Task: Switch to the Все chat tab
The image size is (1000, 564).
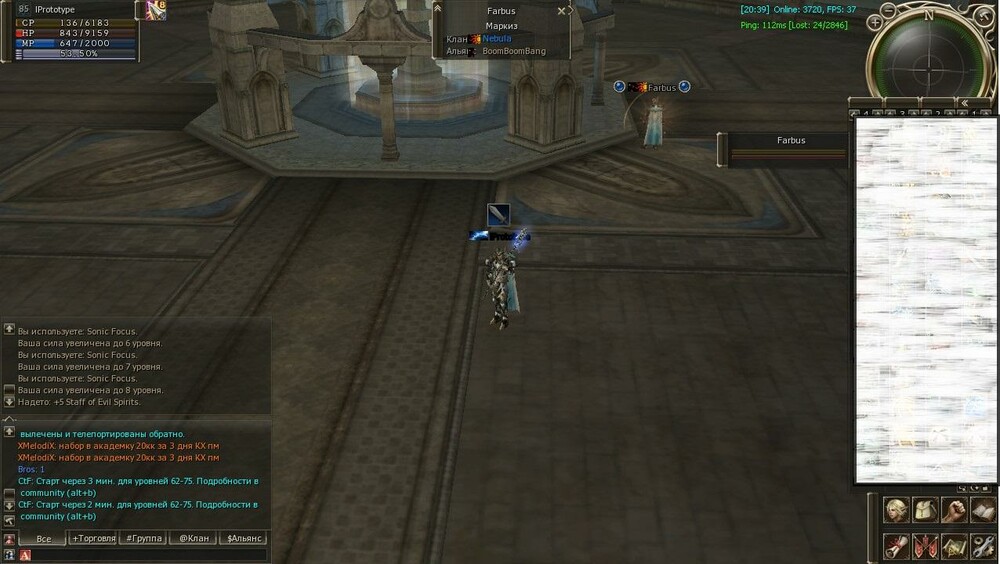Action: [43, 539]
